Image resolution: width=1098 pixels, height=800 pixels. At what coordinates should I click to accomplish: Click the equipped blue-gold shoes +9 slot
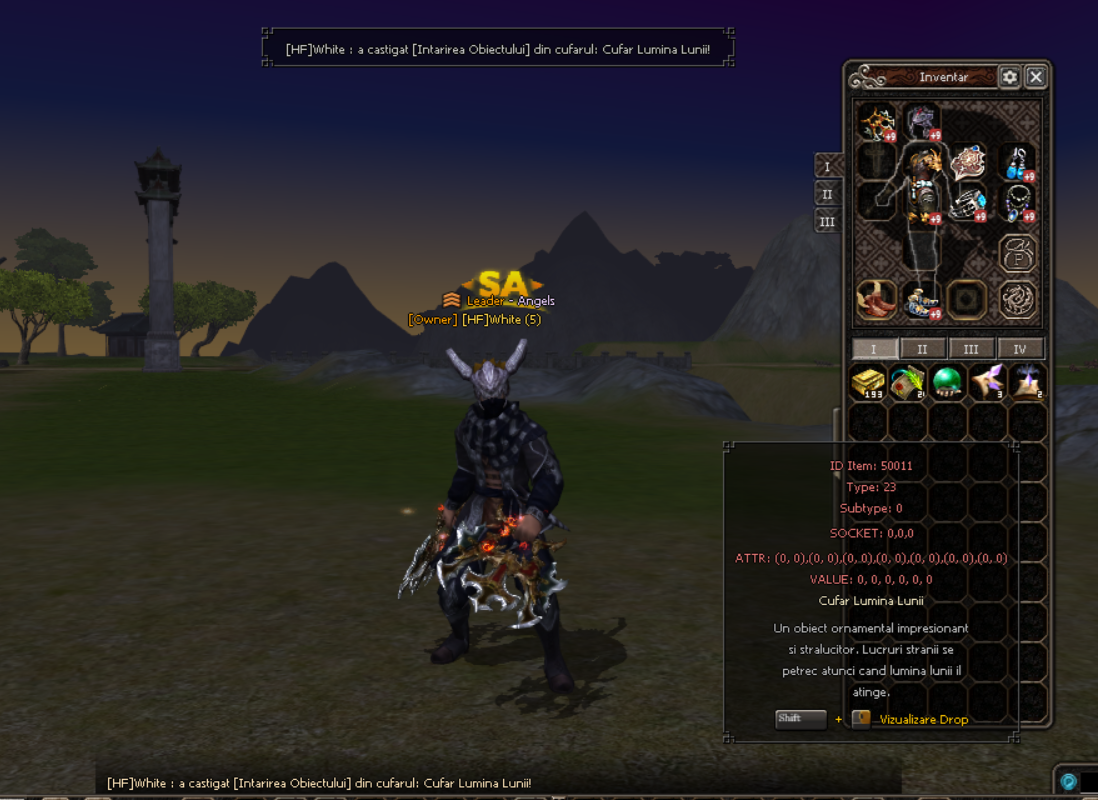(920, 299)
